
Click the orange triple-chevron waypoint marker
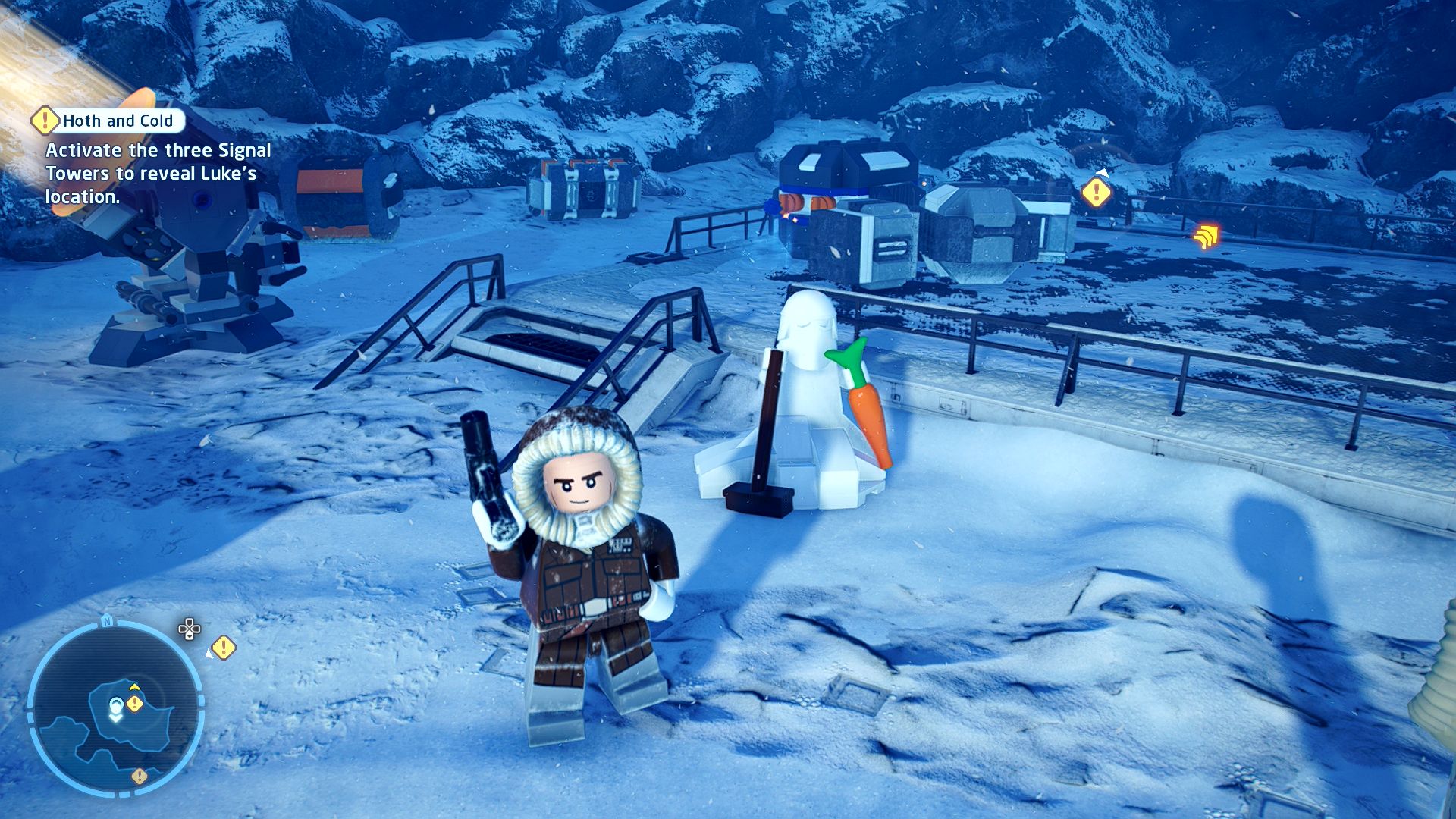click(x=1205, y=237)
